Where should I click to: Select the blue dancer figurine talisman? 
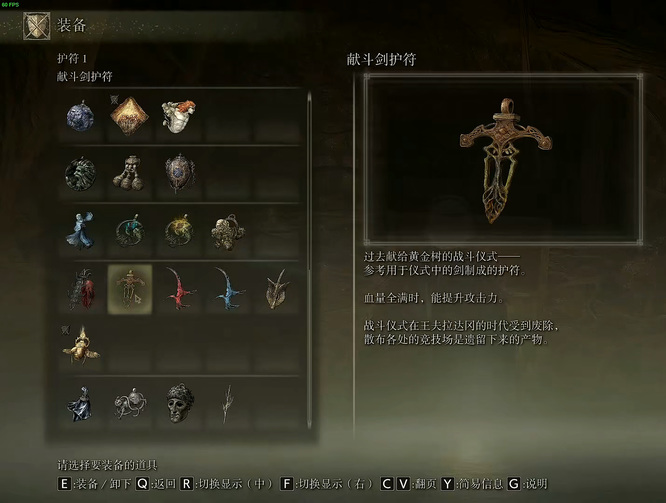click(82, 230)
